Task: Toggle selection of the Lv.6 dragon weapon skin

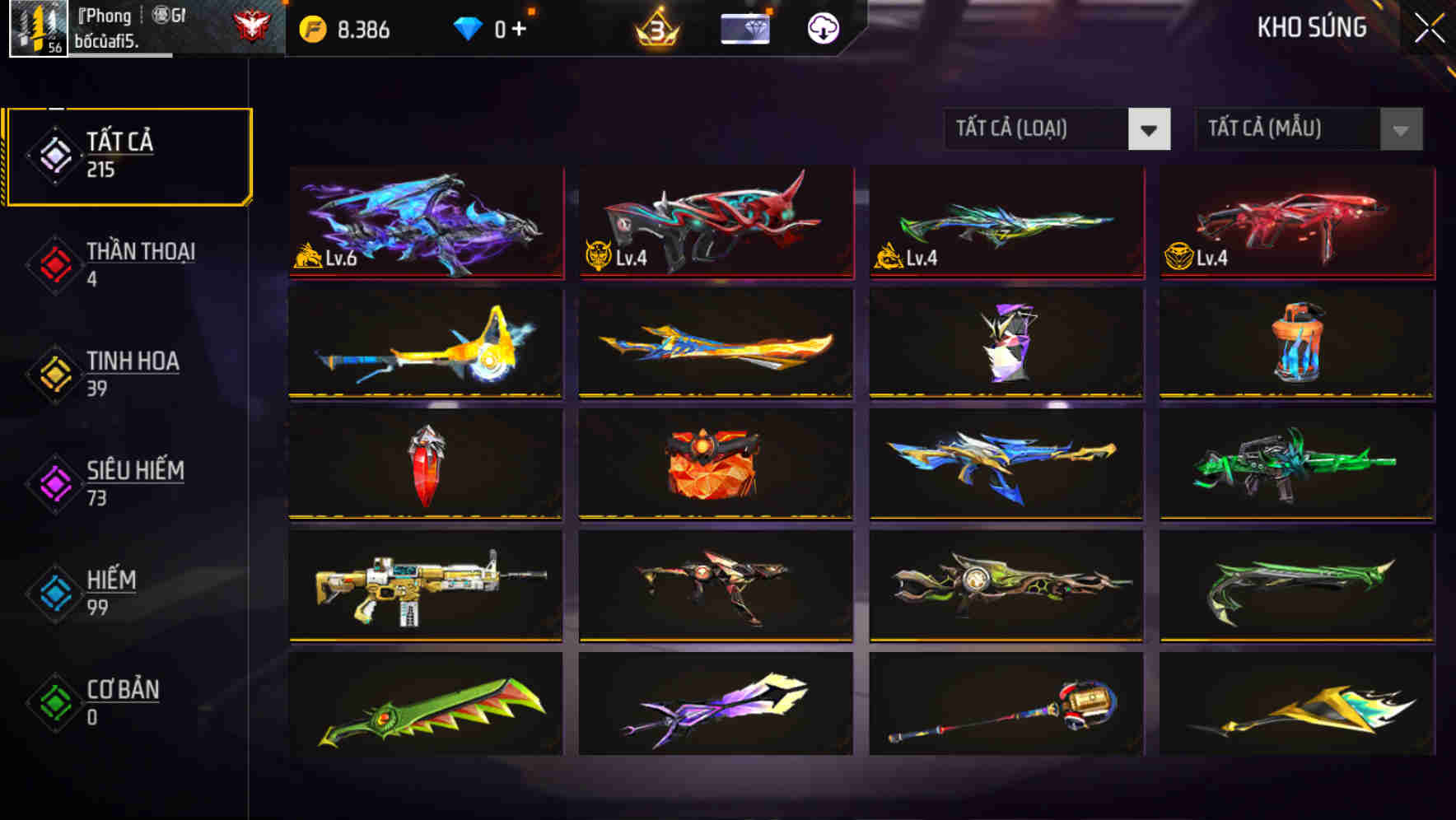Action: click(425, 224)
